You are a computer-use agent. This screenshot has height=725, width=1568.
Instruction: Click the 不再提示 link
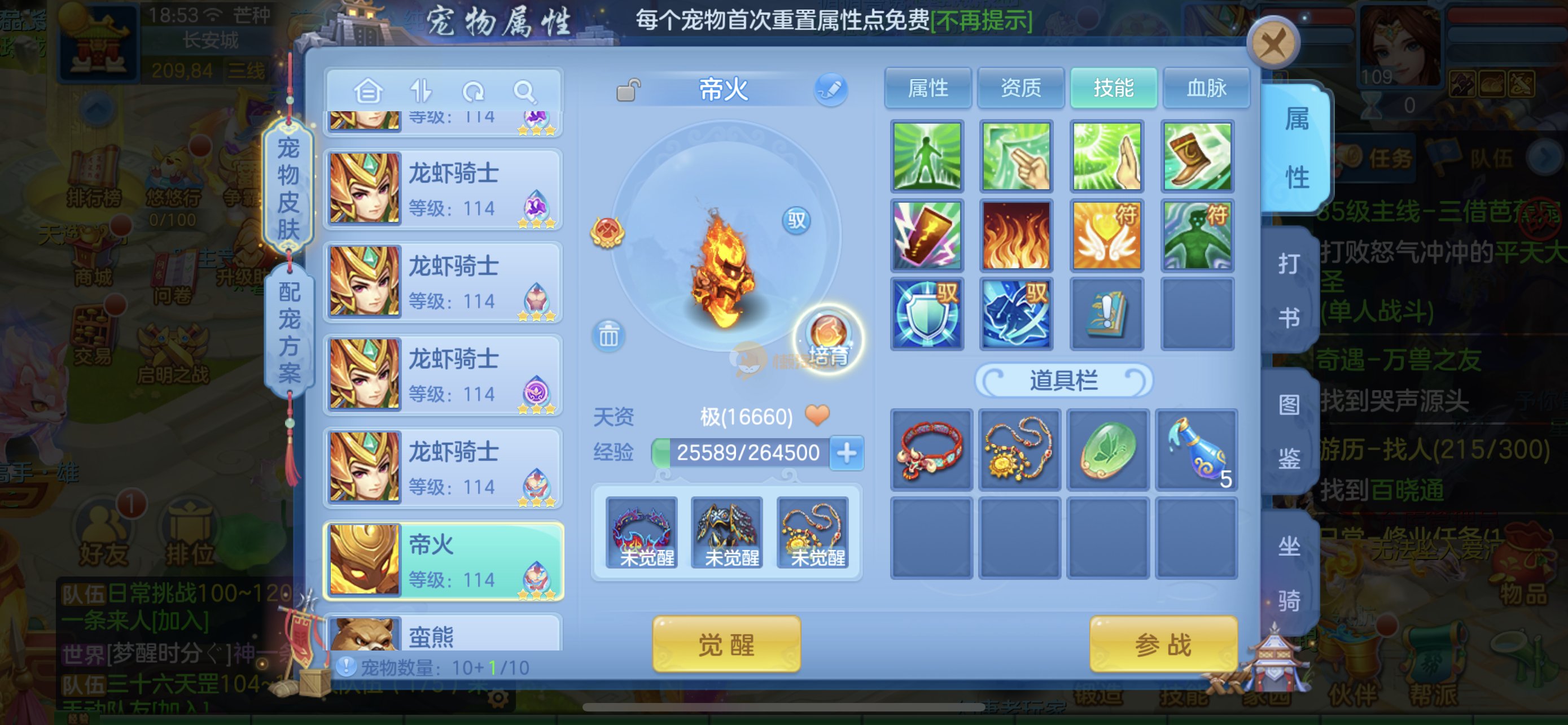pyautogui.click(x=982, y=21)
